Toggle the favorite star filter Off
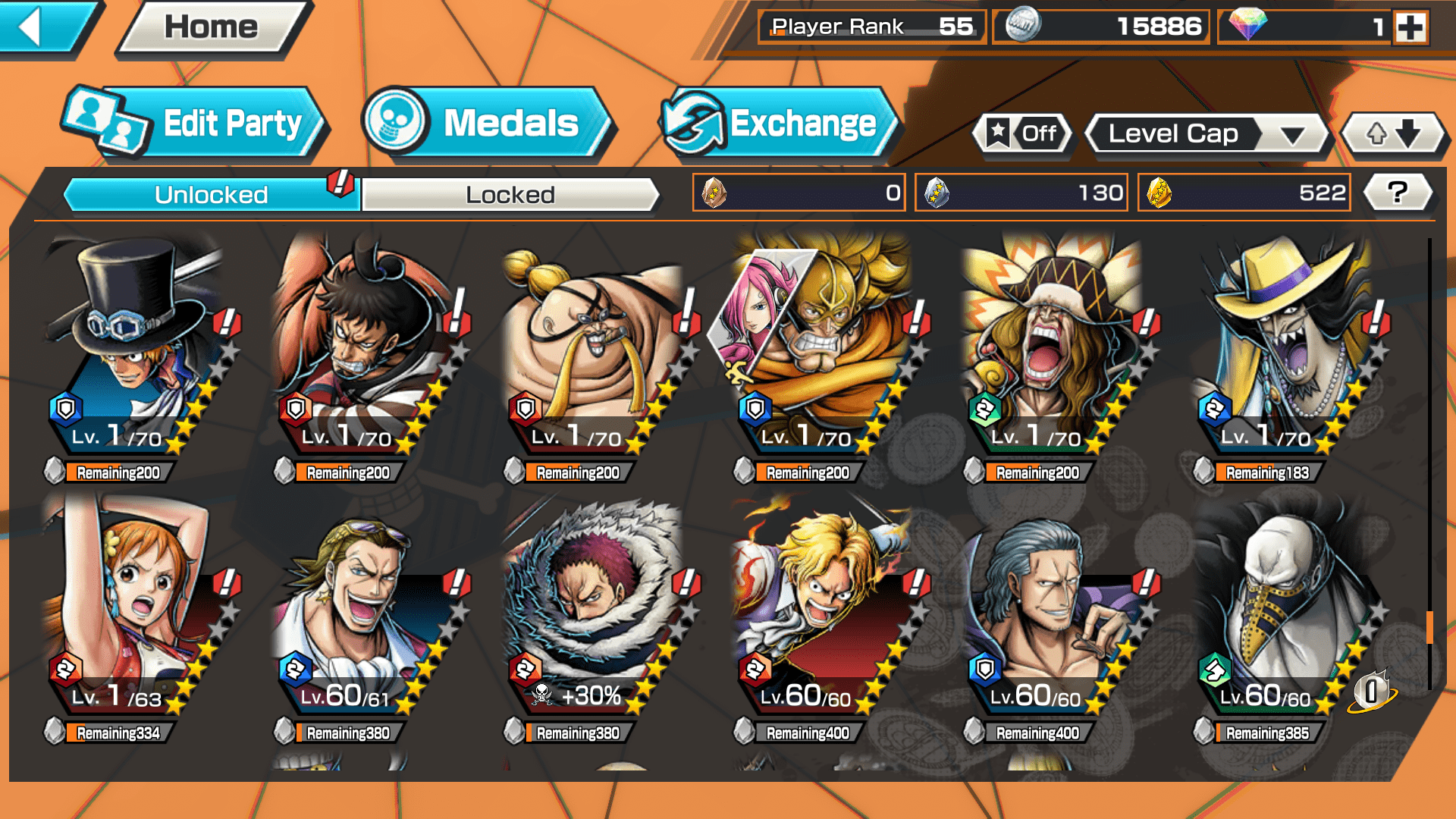Image resolution: width=1456 pixels, height=819 pixels. [x=1022, y=134]
